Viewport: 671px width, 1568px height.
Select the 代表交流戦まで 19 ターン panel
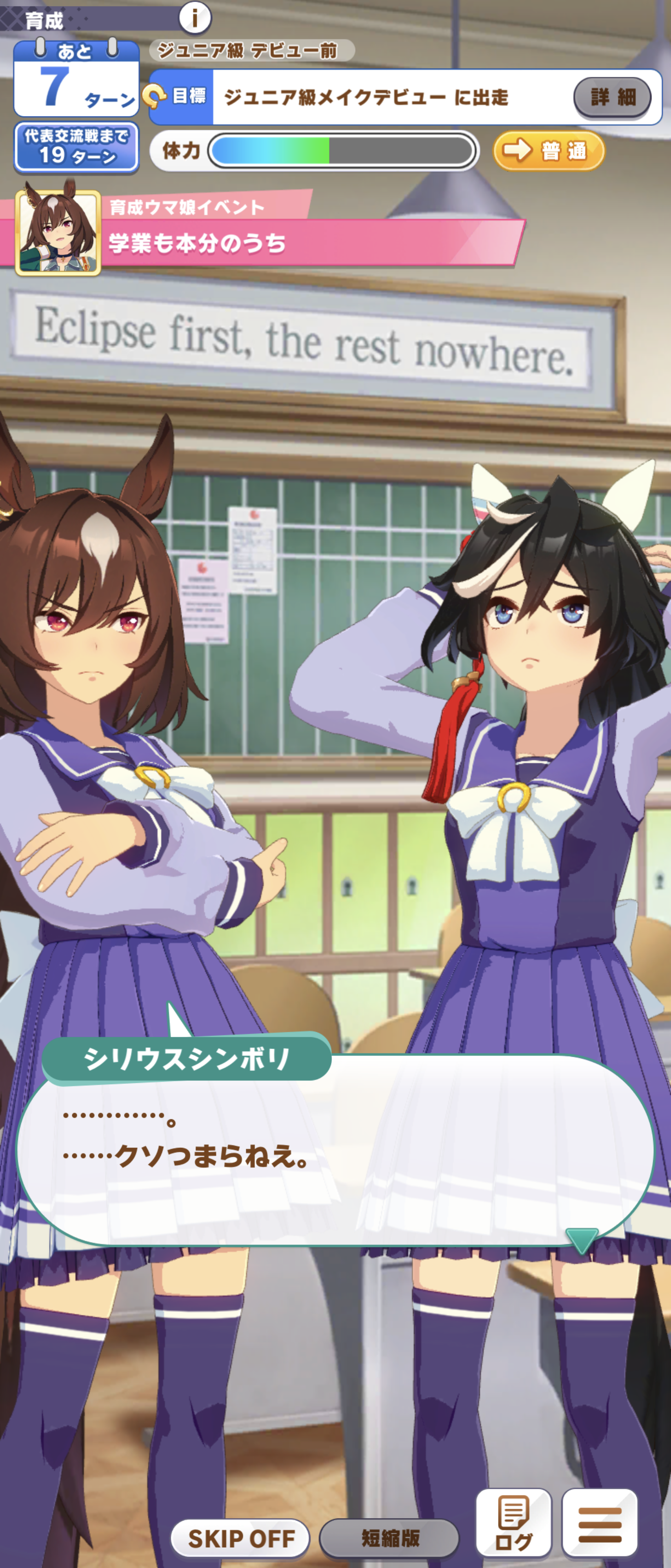click(x=77, y=147)
